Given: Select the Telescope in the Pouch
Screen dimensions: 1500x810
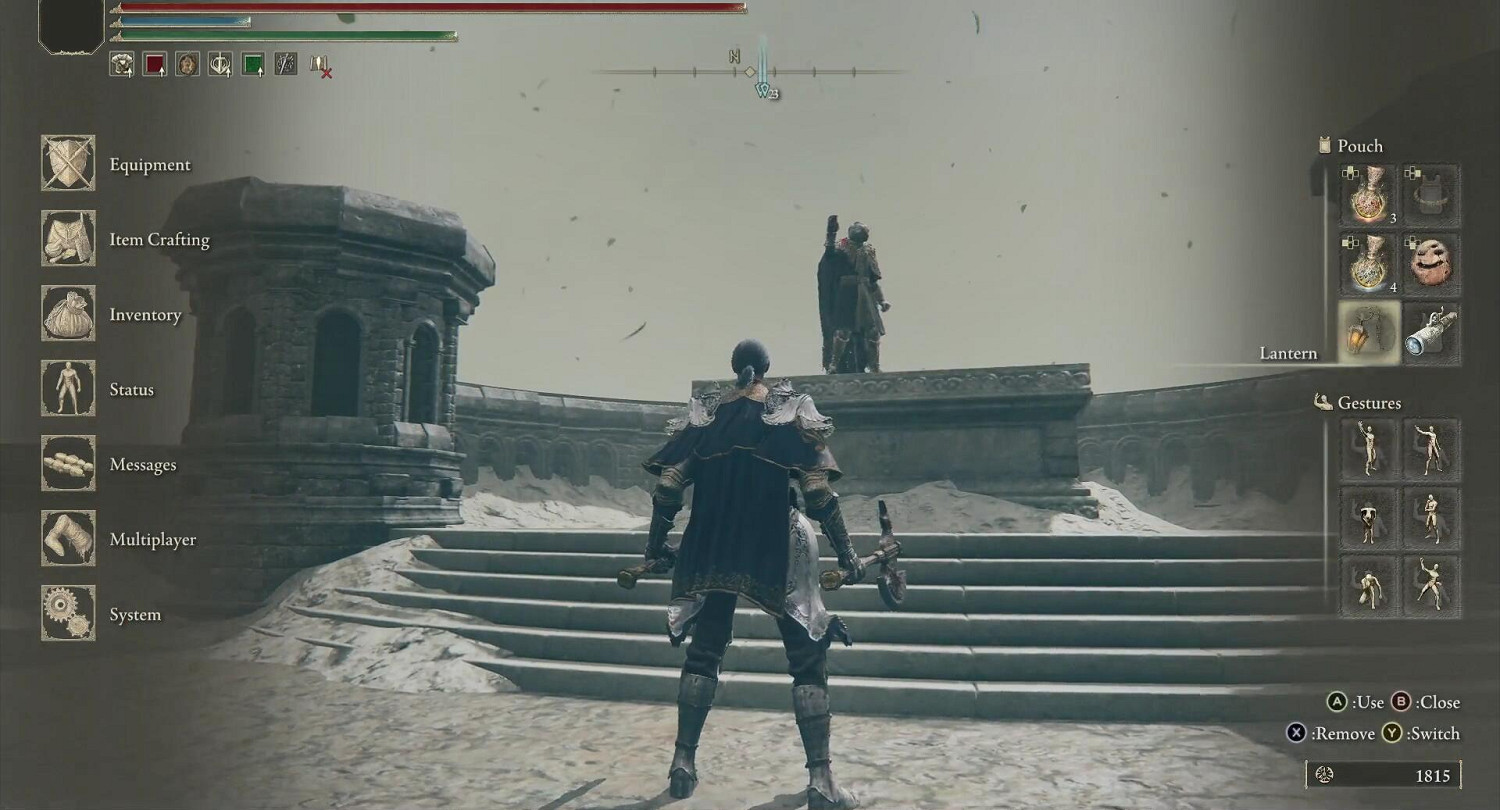Looking at the screenshot, I should (1432, 332).
